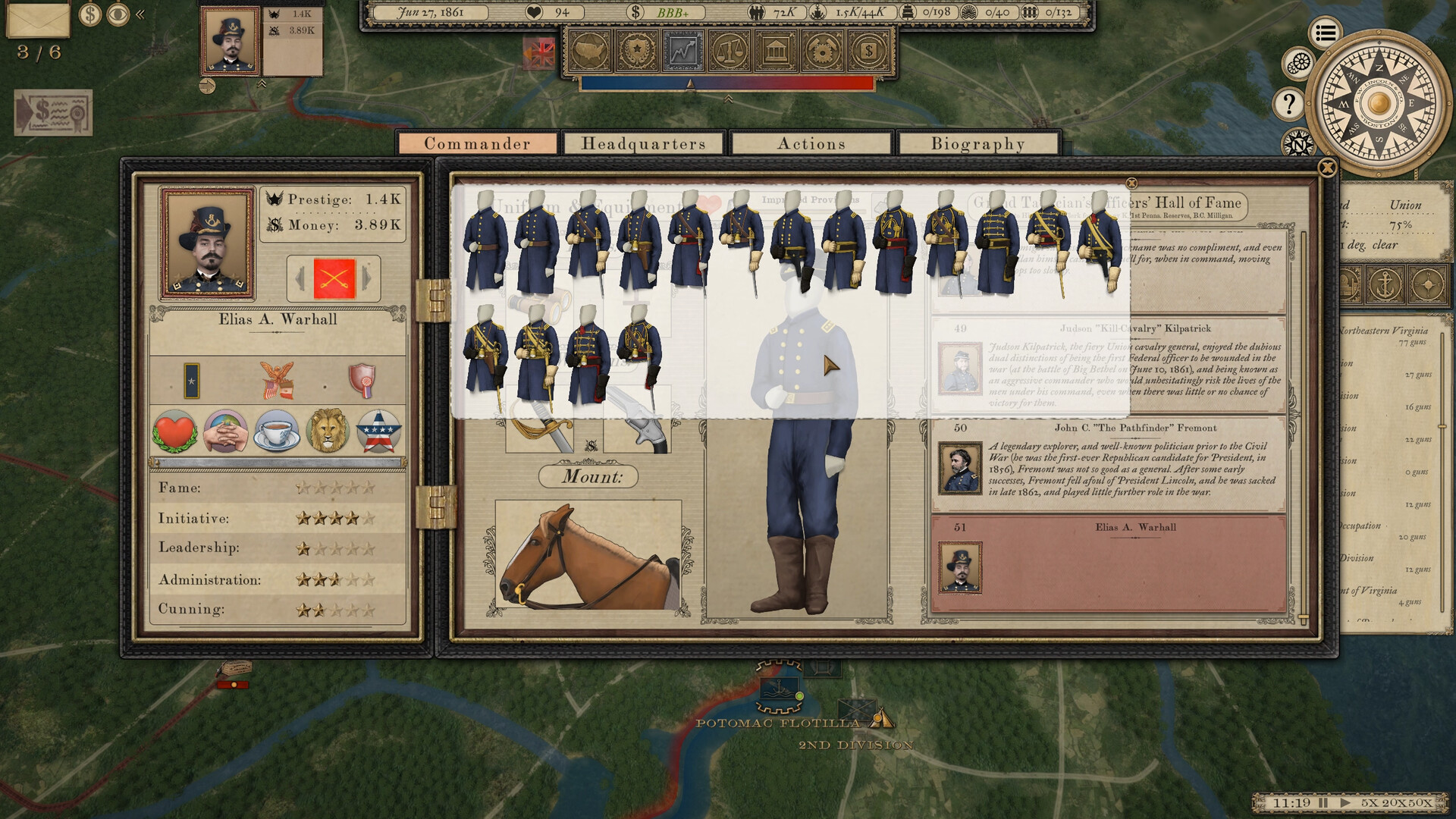The width and height of the screenshot is (1456, 819).
Task: Click the pause button on the time controls
Action: 1323,802
